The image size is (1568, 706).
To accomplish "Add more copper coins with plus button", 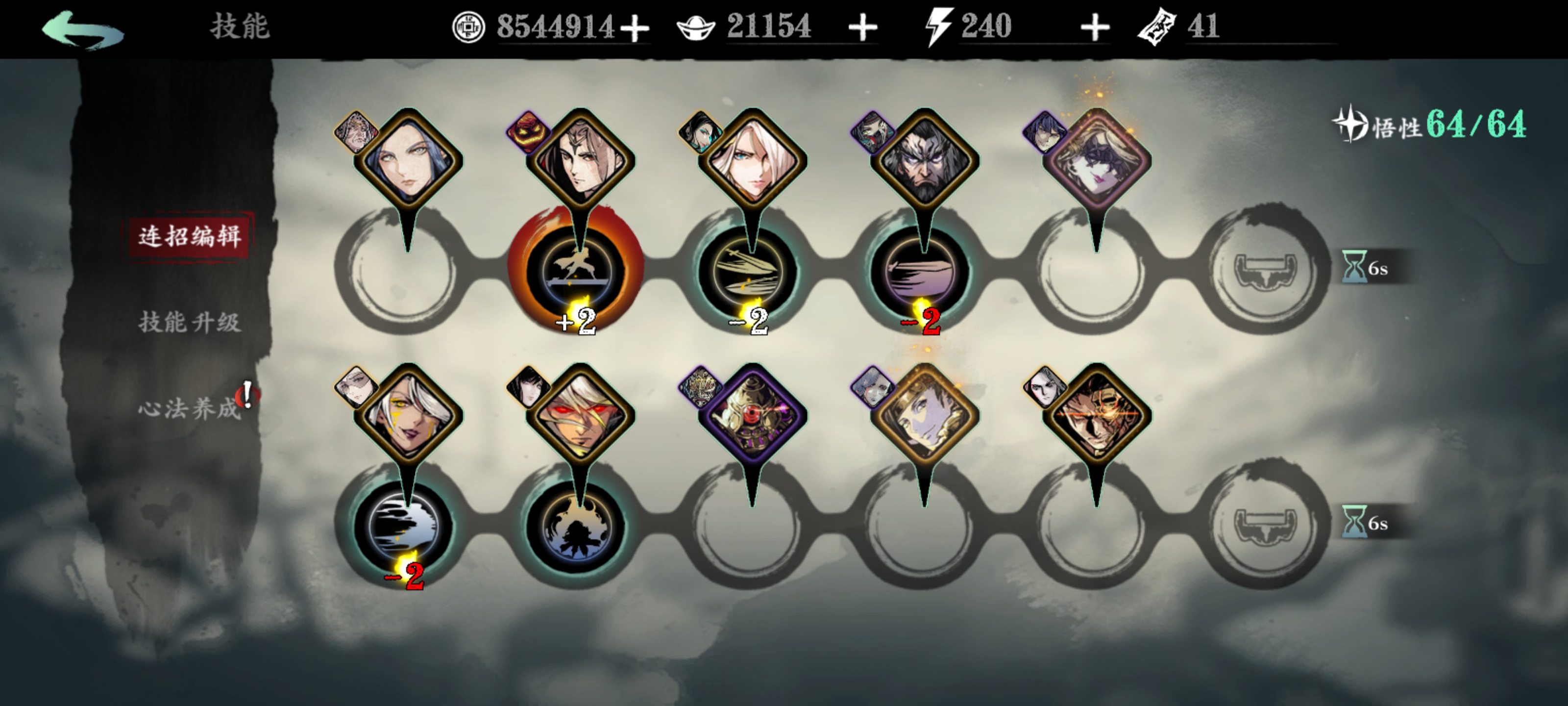I will [635, 28].
